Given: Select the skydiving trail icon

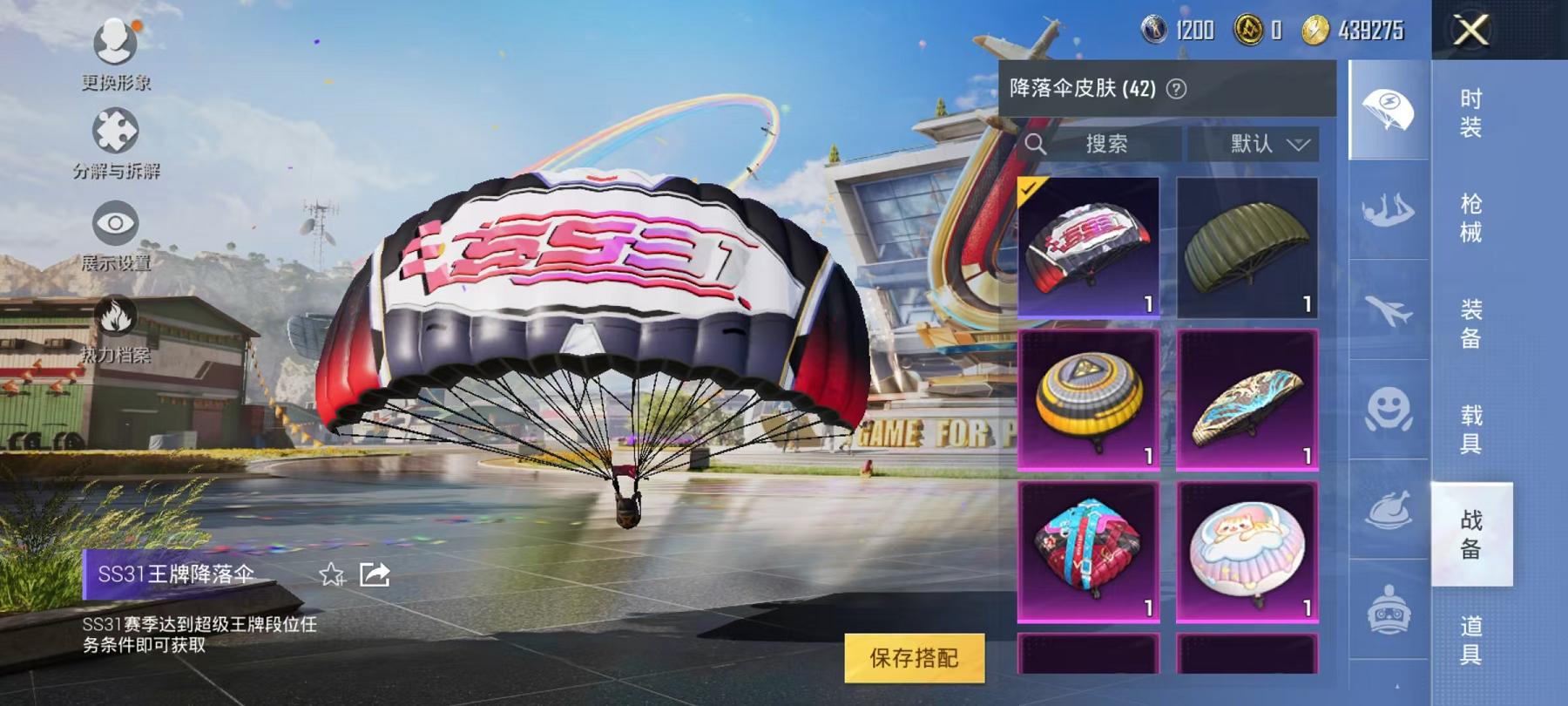Looking at the screenshot, I should [x=1389, y=209].
